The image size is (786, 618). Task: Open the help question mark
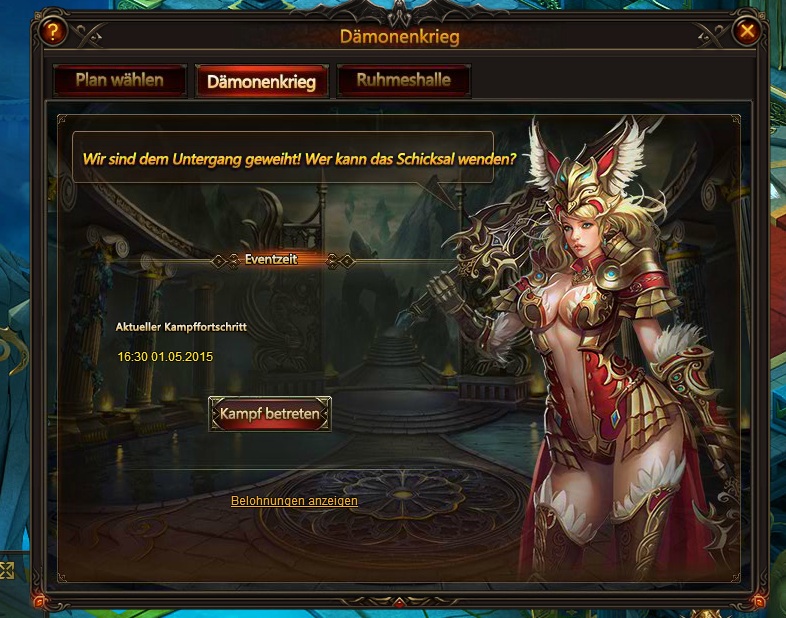click(51, 32)
